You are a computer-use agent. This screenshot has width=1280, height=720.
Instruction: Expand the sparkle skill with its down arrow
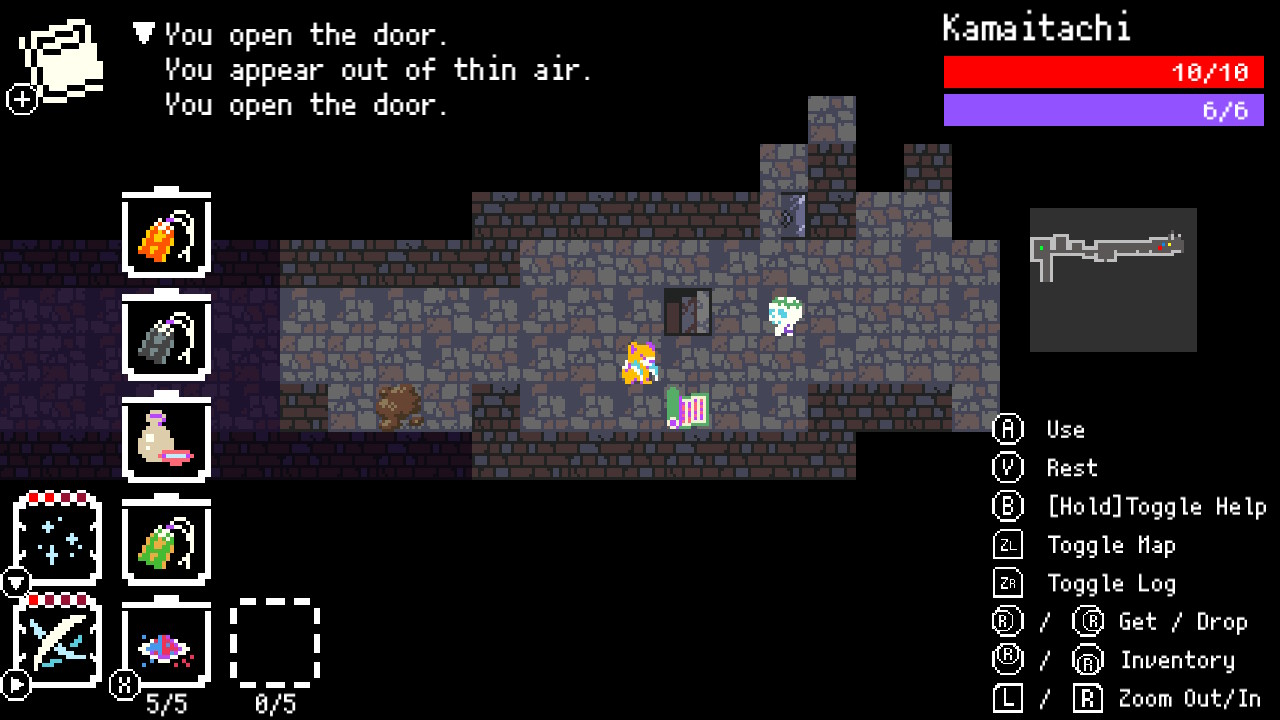tap(14, 578)
